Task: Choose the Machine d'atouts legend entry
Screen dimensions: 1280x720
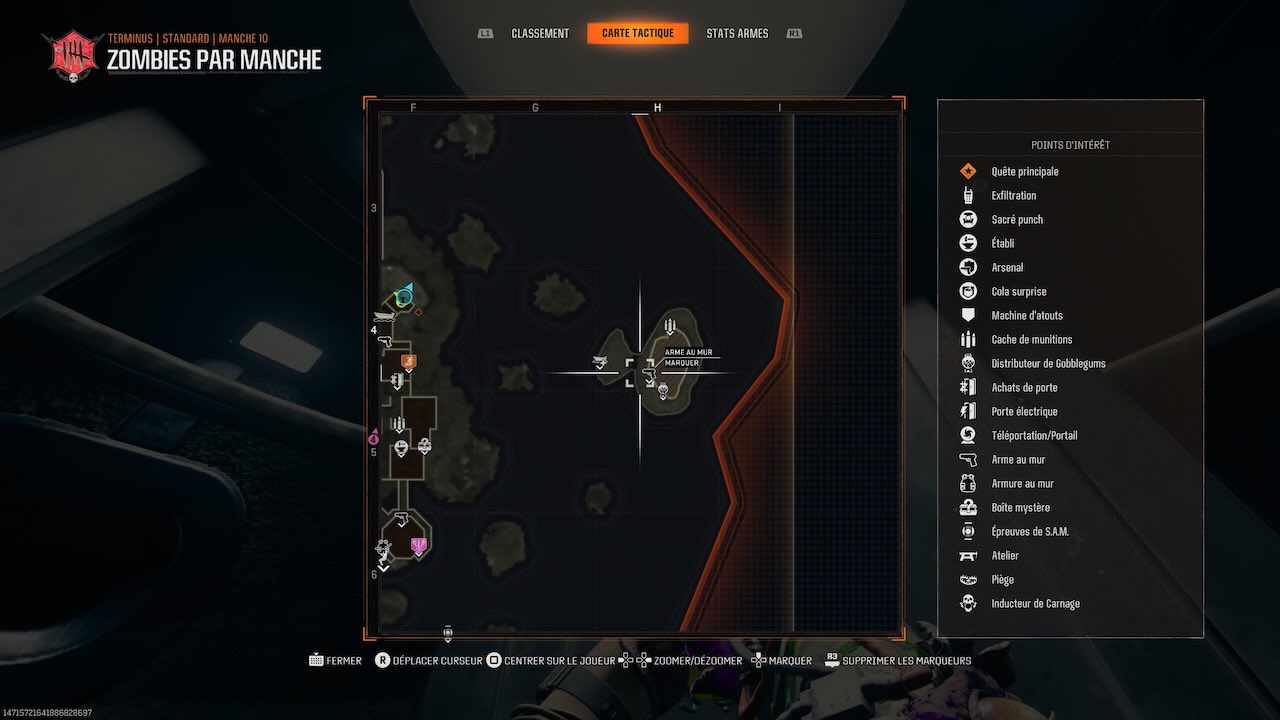Action: (x=1026, y=315)
